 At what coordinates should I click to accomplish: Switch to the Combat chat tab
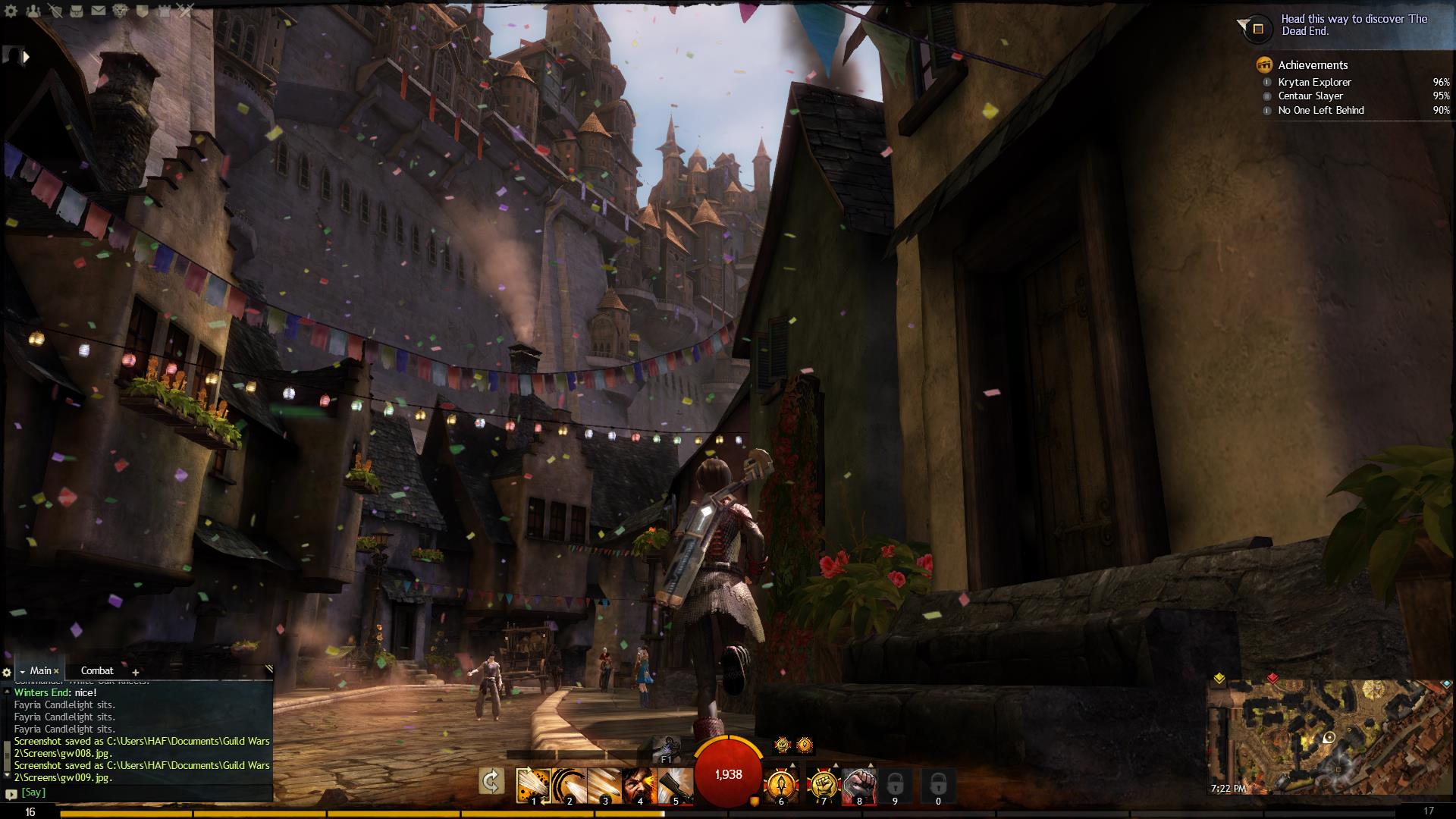point(97,671)
